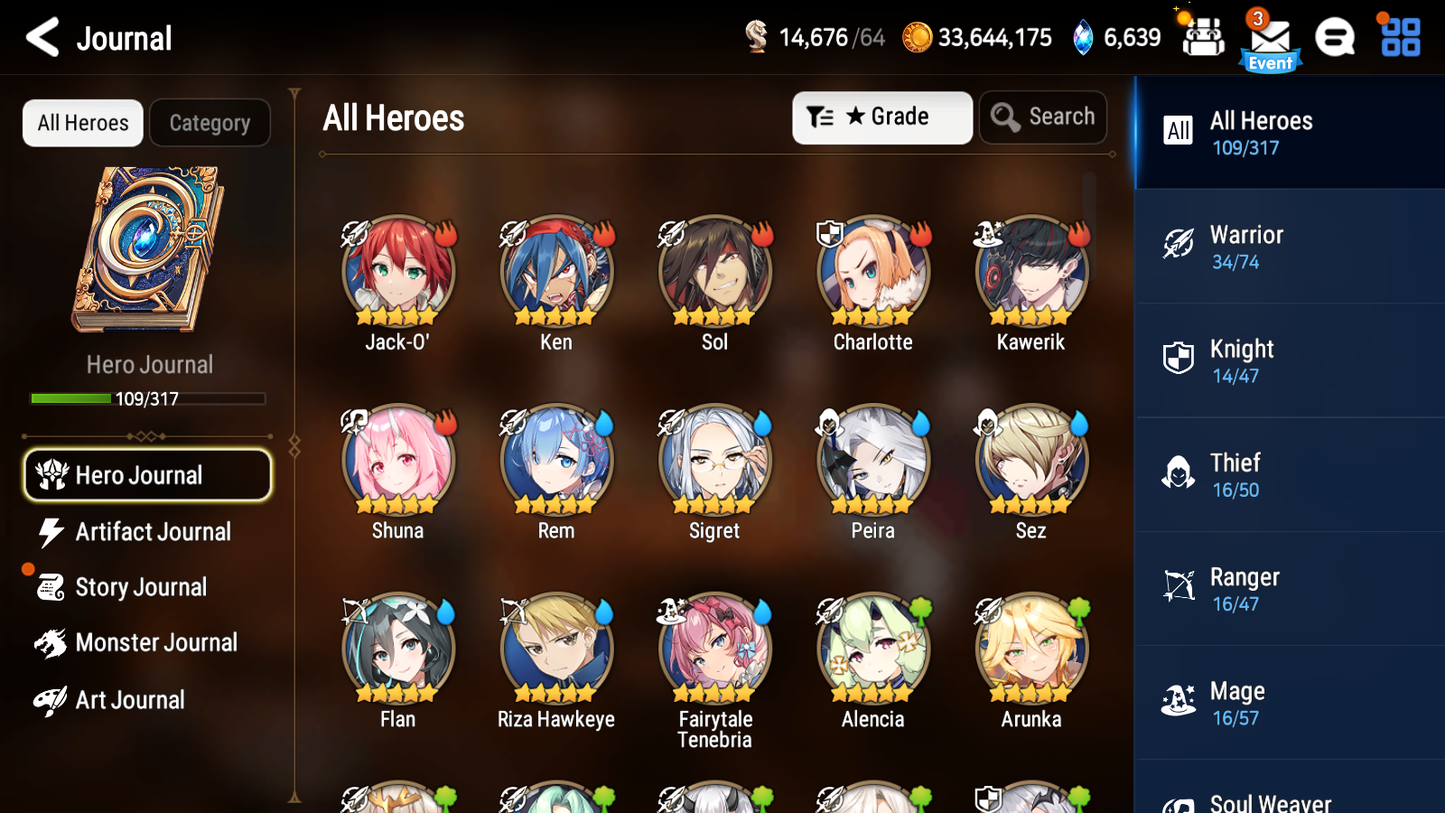The height and width of the screenshot is (813, 1445).
Task: Open the main menu grid icon
Action: [x=1399, y=36]
